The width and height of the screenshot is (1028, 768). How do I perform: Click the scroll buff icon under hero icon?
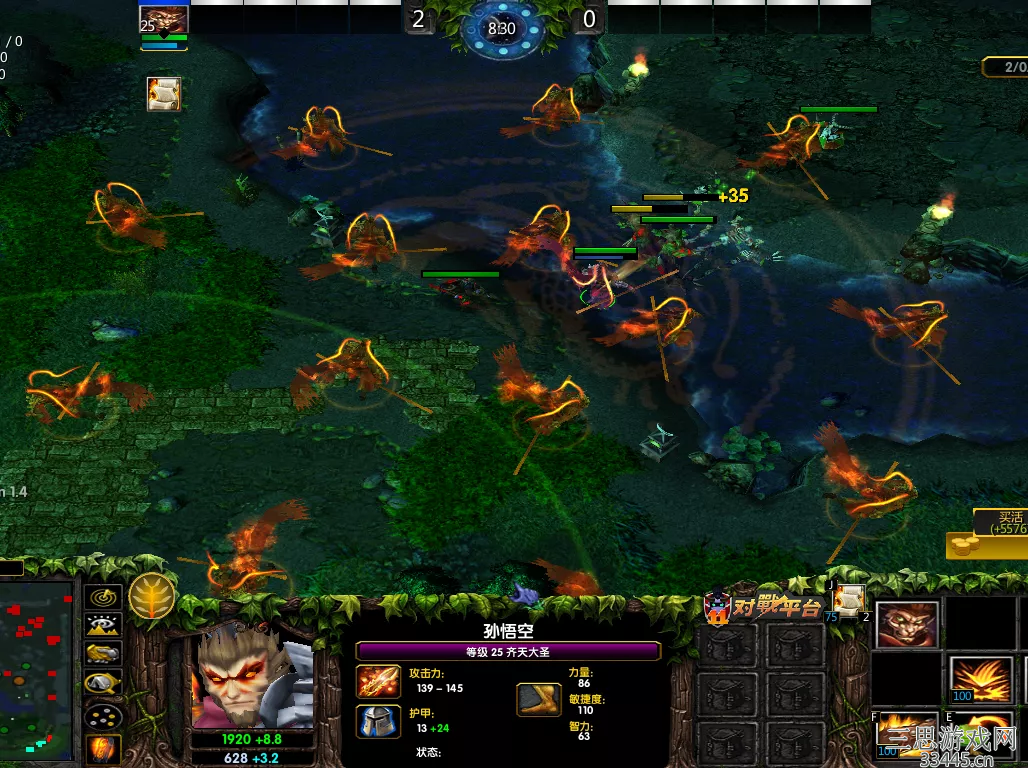[164, 94]
